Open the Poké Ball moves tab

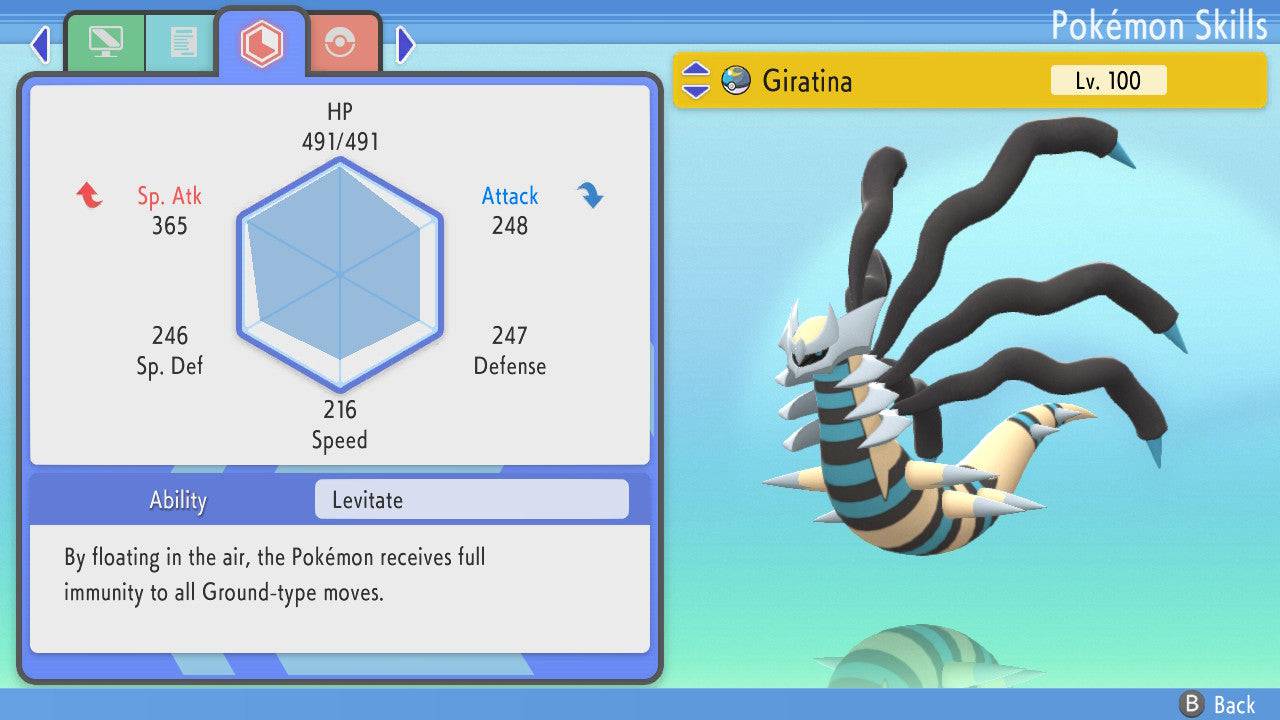click(x=341, y=40)
